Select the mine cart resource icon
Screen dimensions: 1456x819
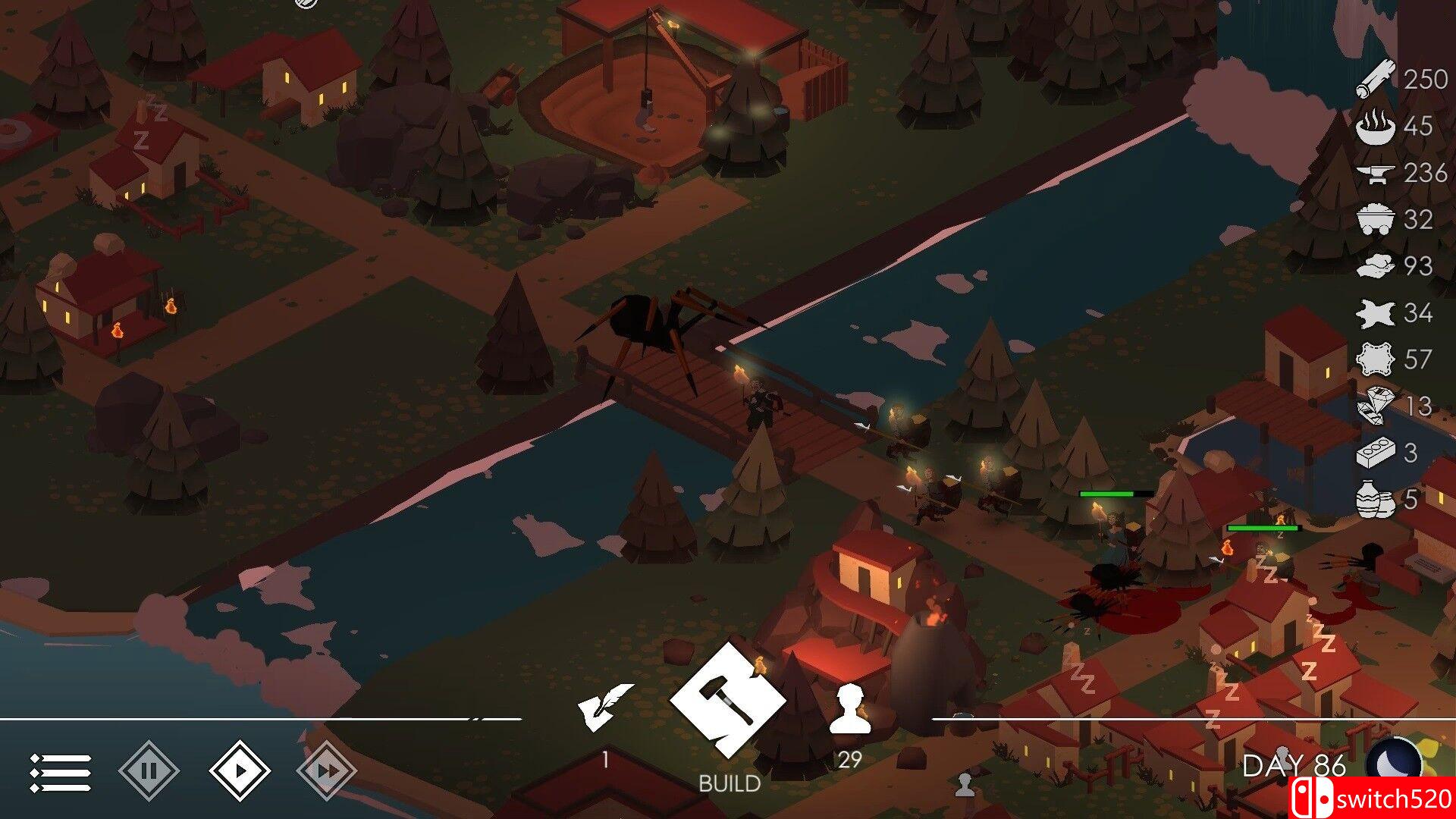pyautogui.click(x=1376, y=220)
